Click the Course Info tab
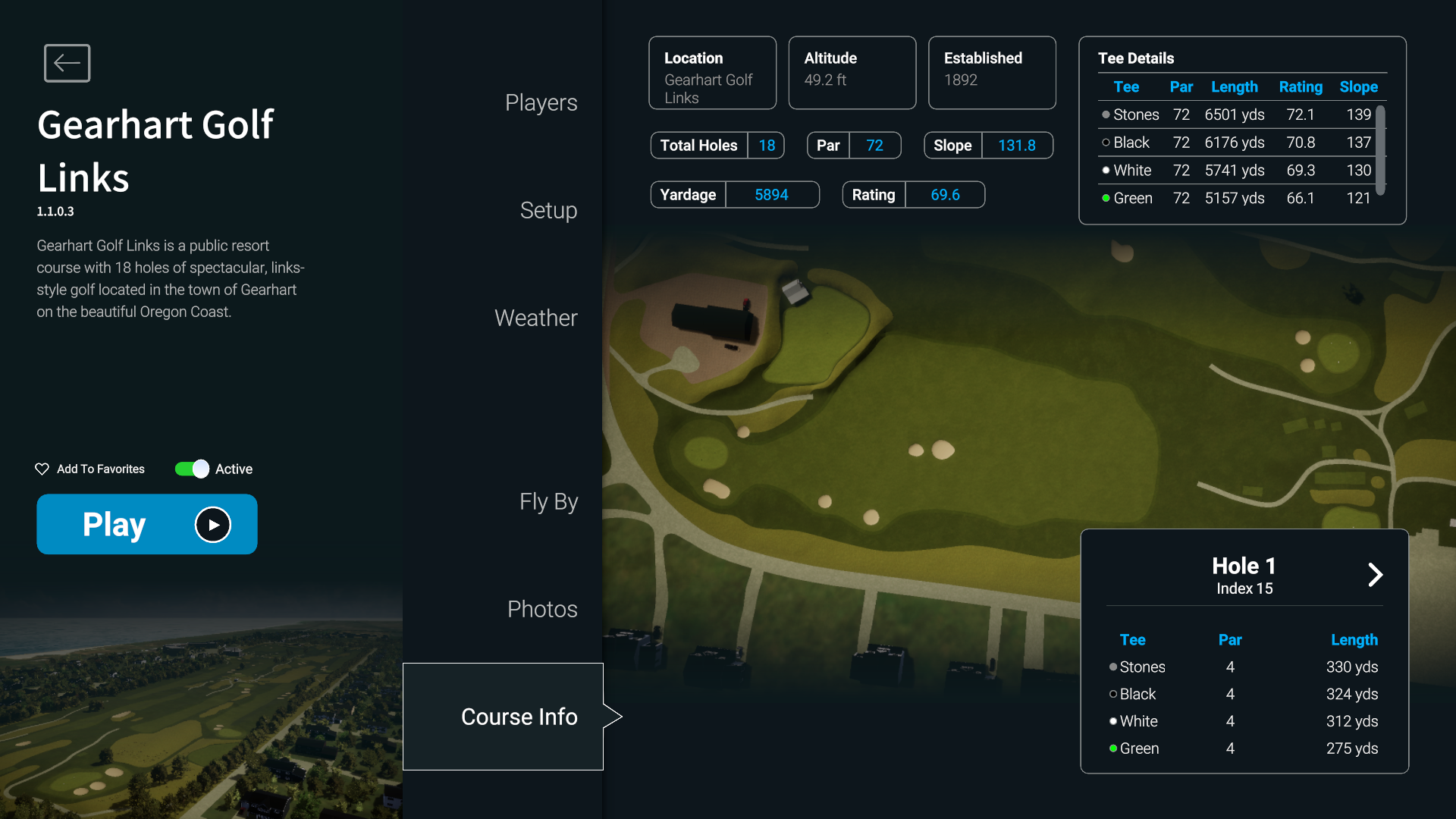 click(x=519, y=716)
